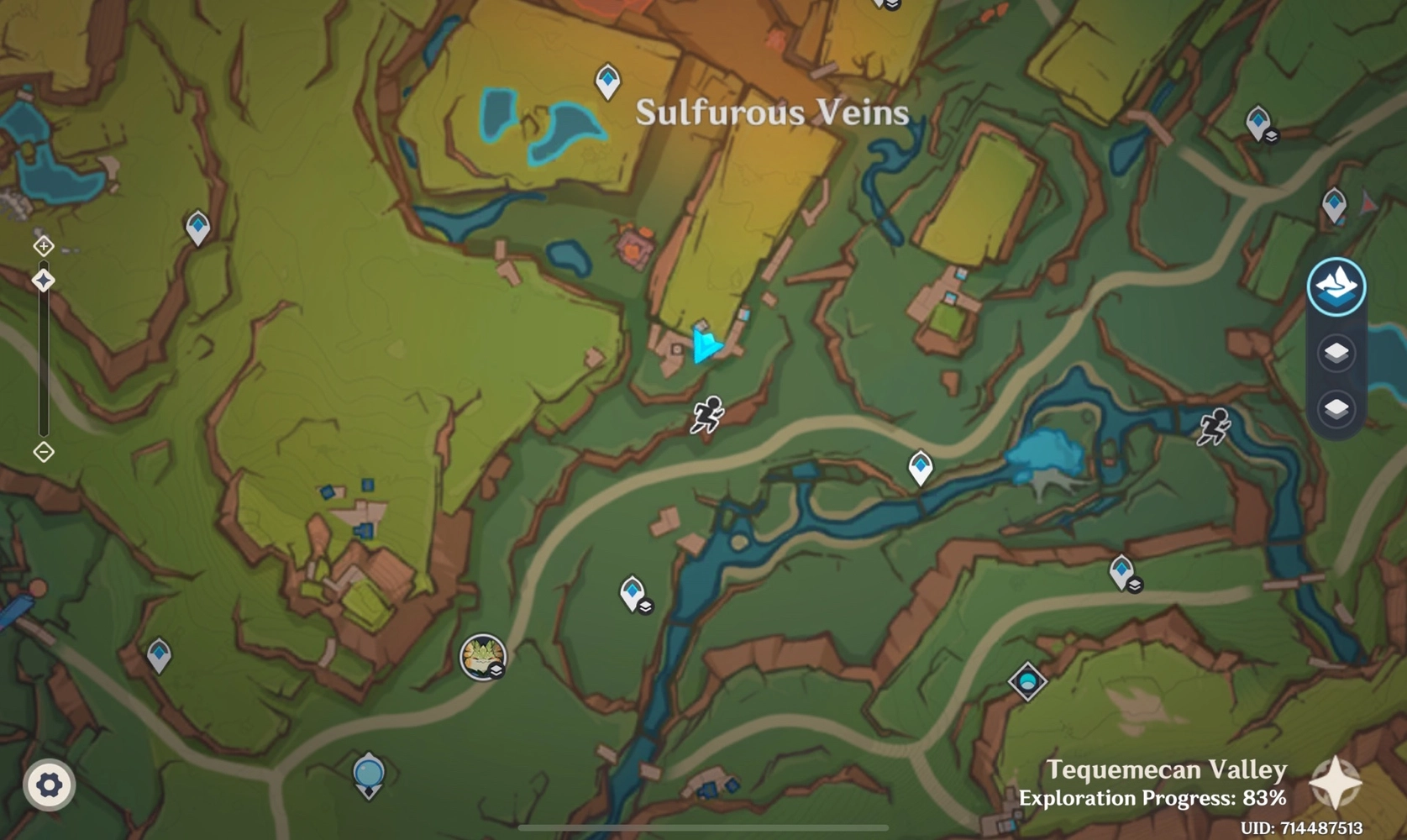Viewport: 1407px width, 840px height.
Task: Collapse zoom out with the minus control
Action: [43, 452]
